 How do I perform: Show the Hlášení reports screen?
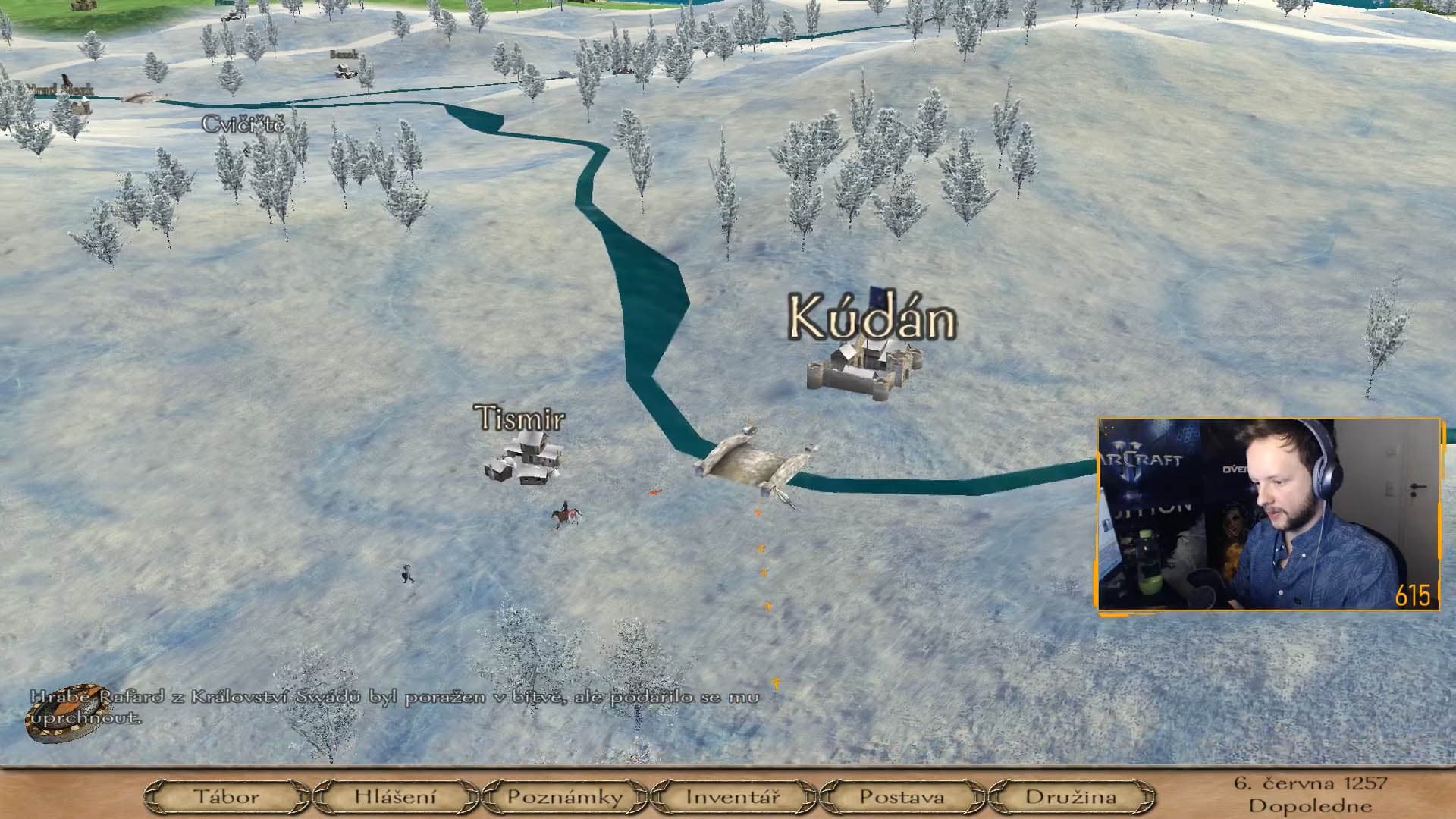395,797
